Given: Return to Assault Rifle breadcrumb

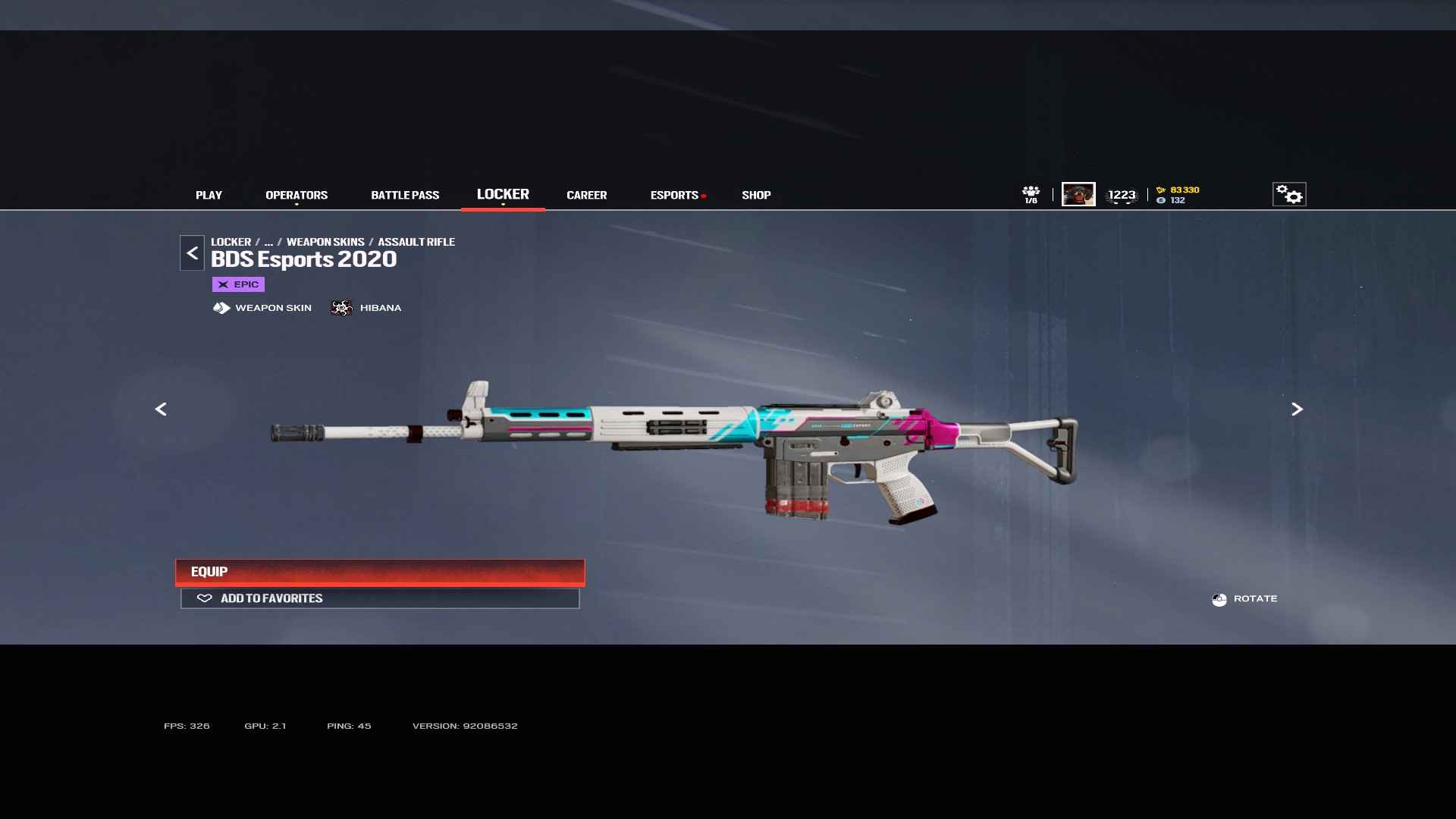Looking at the screenshot, I should (416, 242).
